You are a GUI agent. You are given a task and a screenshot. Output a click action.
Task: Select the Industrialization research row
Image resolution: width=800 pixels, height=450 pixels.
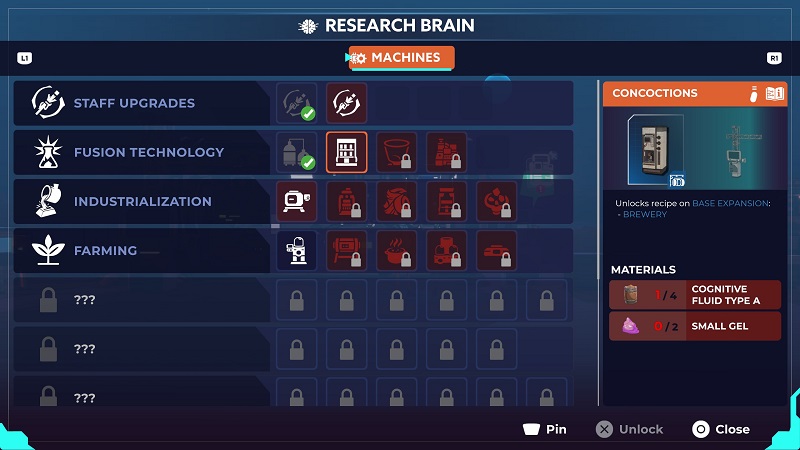141,201
